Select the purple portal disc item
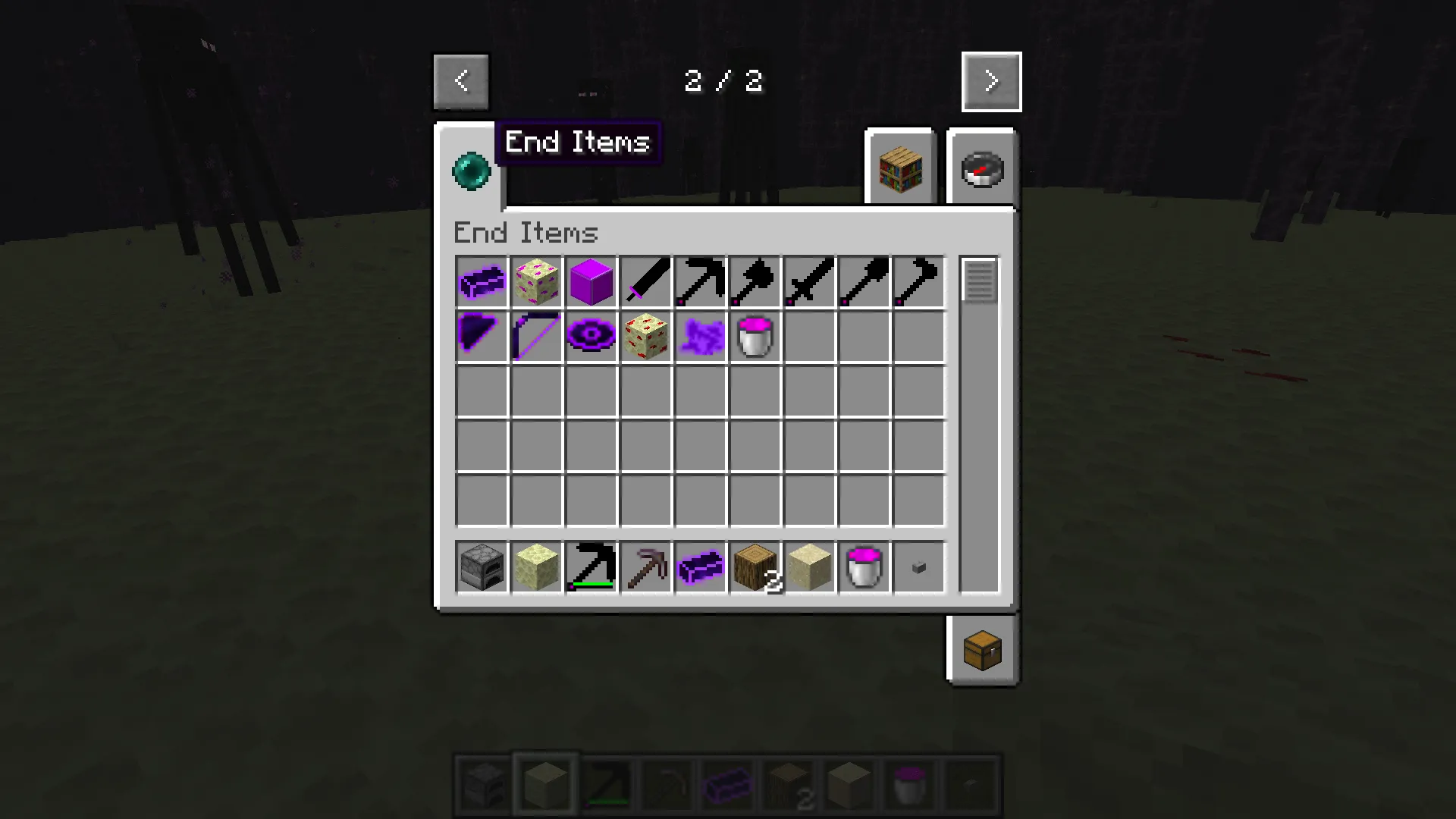 pyautogui.click(x=590, y=337)
